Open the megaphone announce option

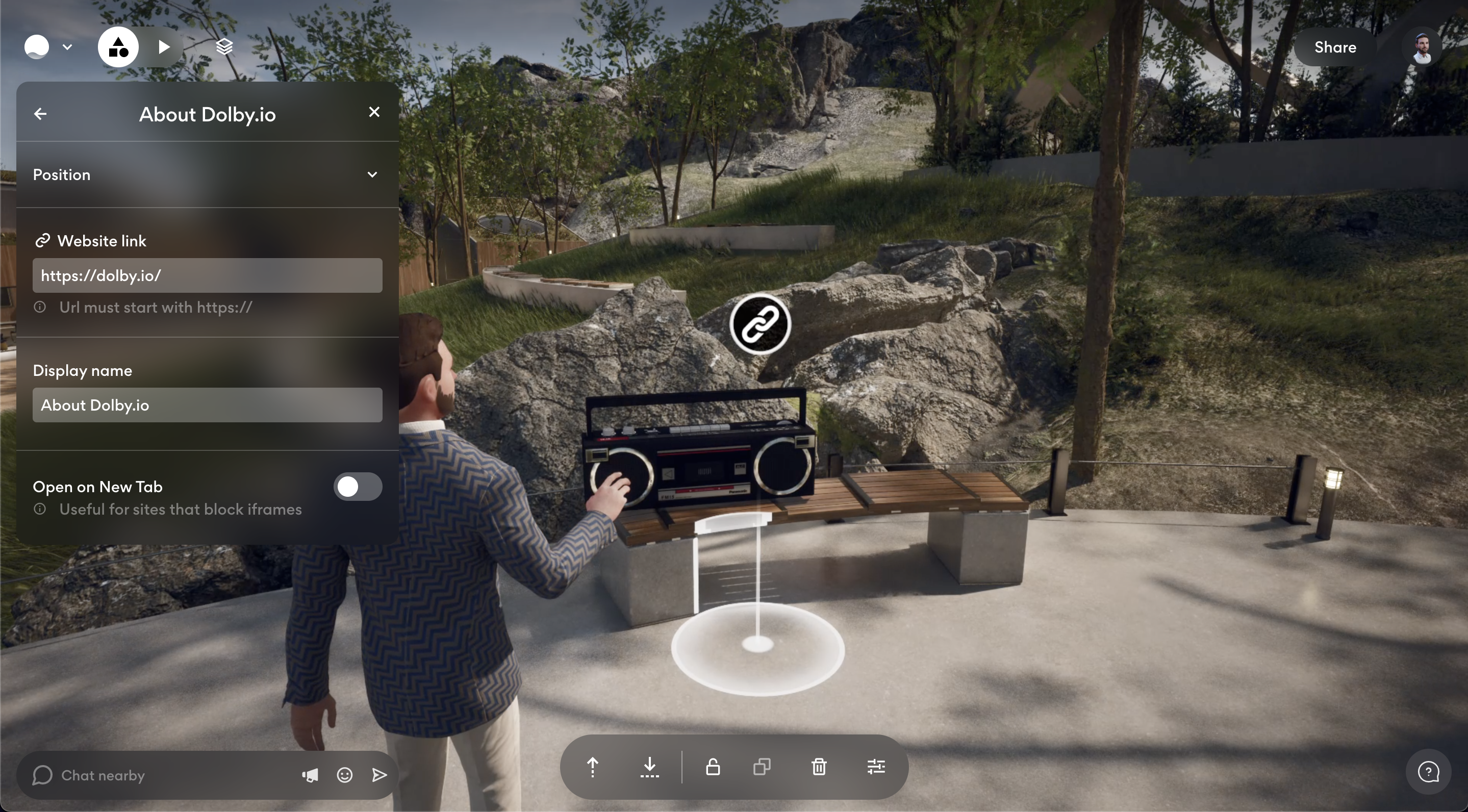click(x=310, y=775)
